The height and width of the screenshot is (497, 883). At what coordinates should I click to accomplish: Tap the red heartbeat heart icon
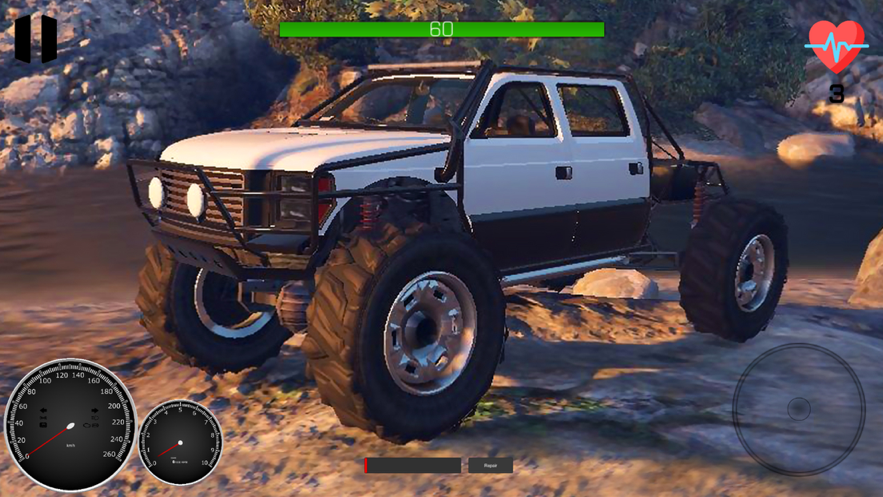[836, 46]
